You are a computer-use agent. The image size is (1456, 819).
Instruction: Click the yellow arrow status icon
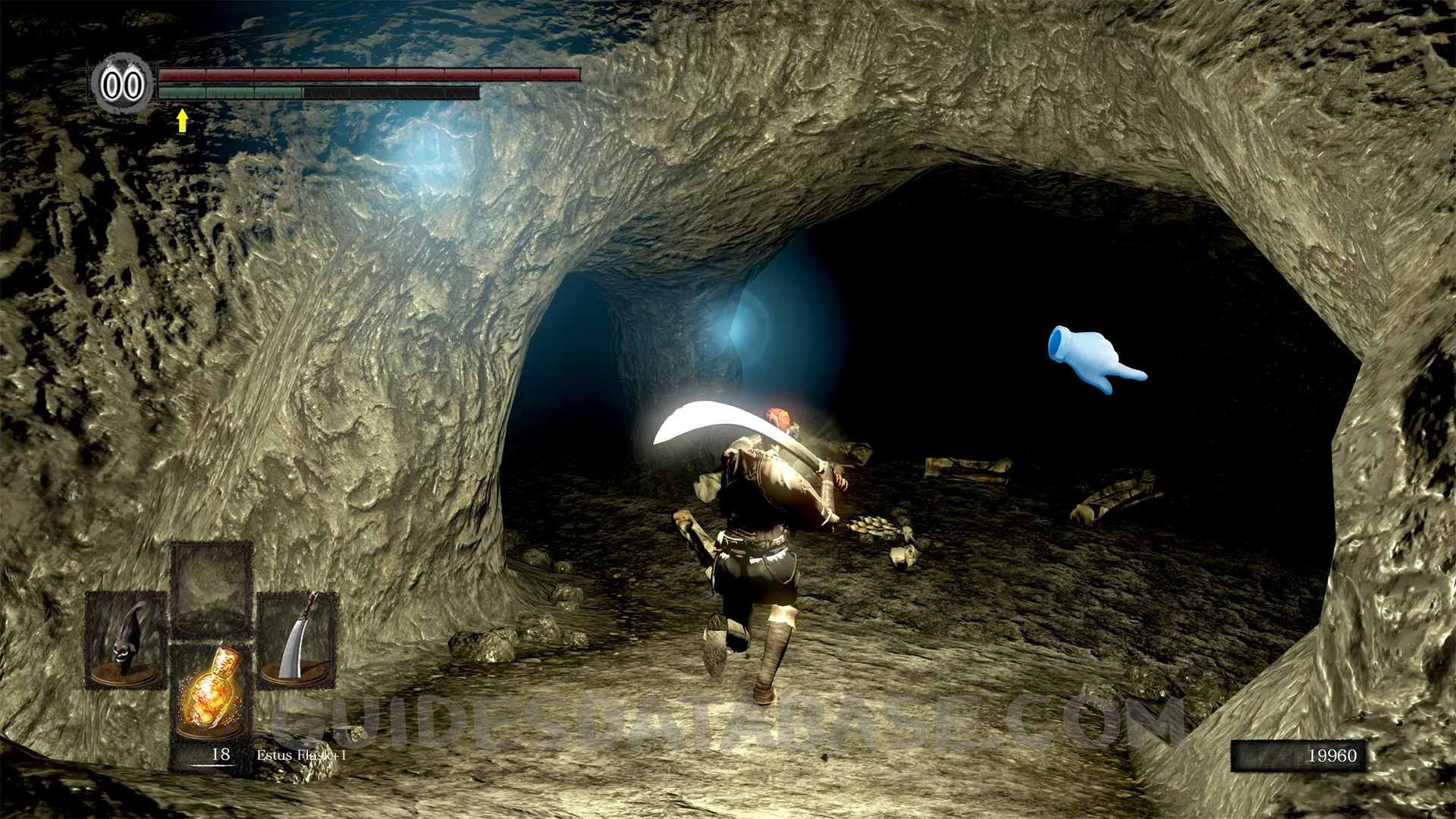[182, 120]
